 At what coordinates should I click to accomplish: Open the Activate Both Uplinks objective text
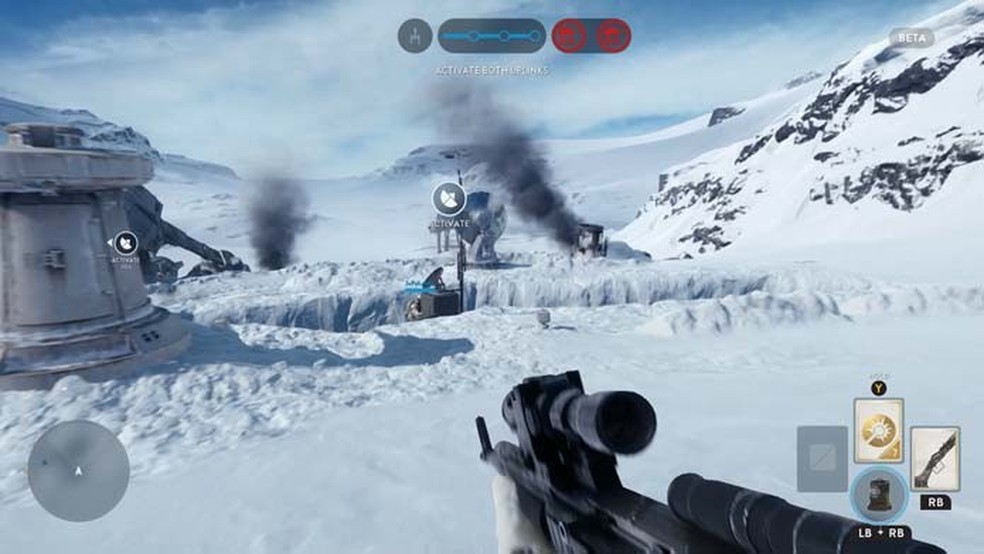(491, 71)
